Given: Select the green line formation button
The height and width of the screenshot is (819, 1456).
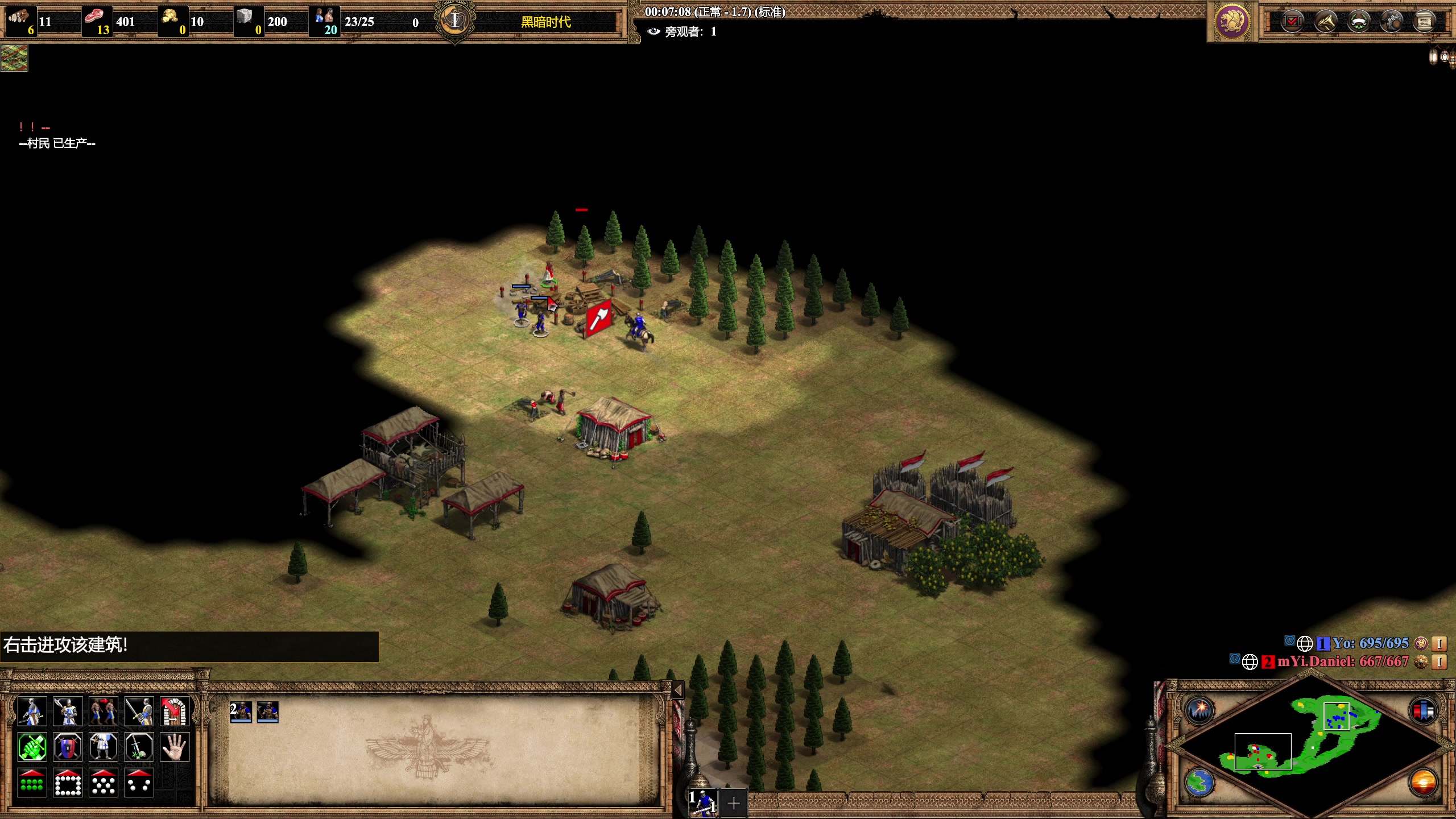Looking at the screenshot, I should [32, 783].
